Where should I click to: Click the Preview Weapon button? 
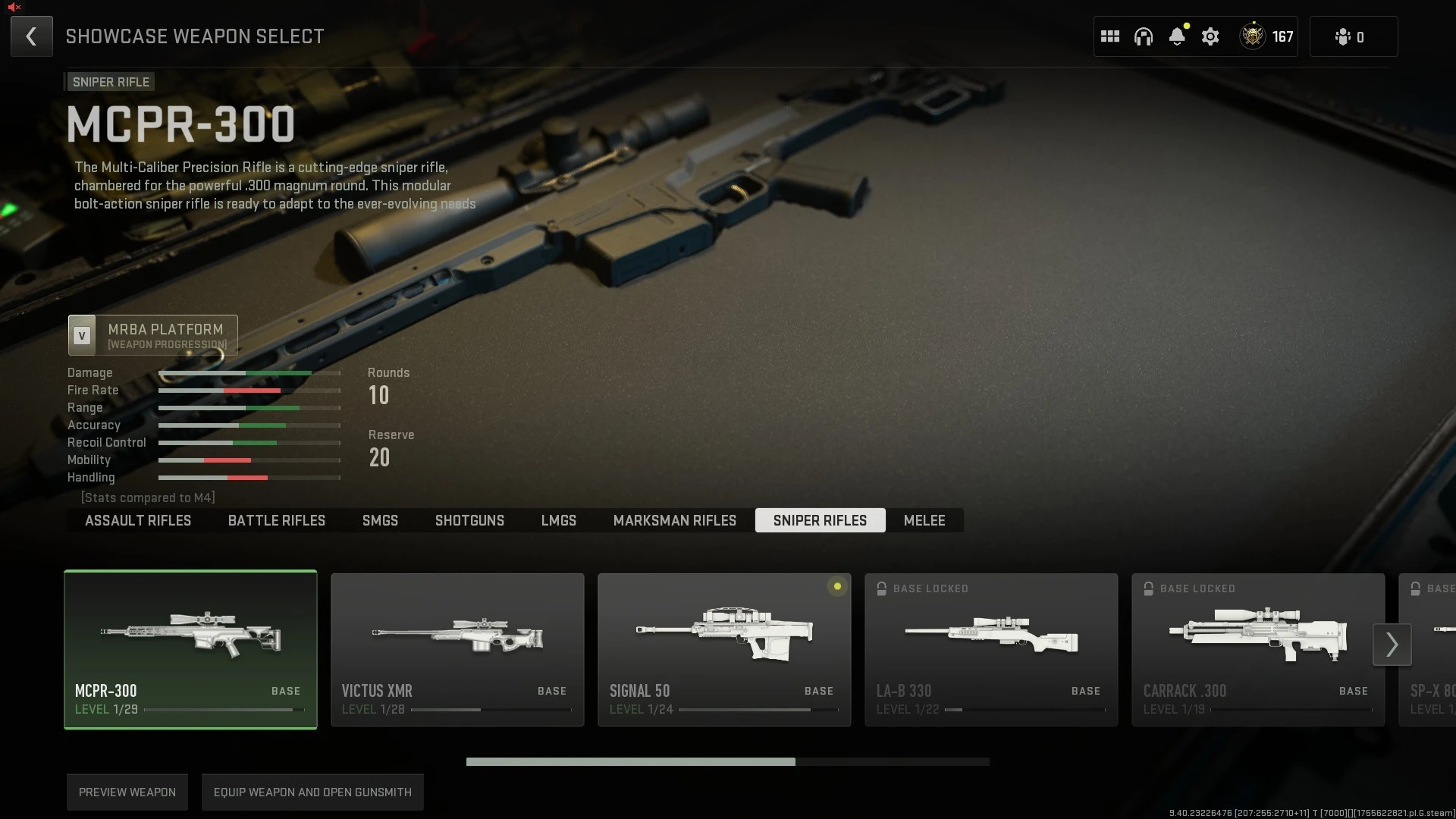127,792
